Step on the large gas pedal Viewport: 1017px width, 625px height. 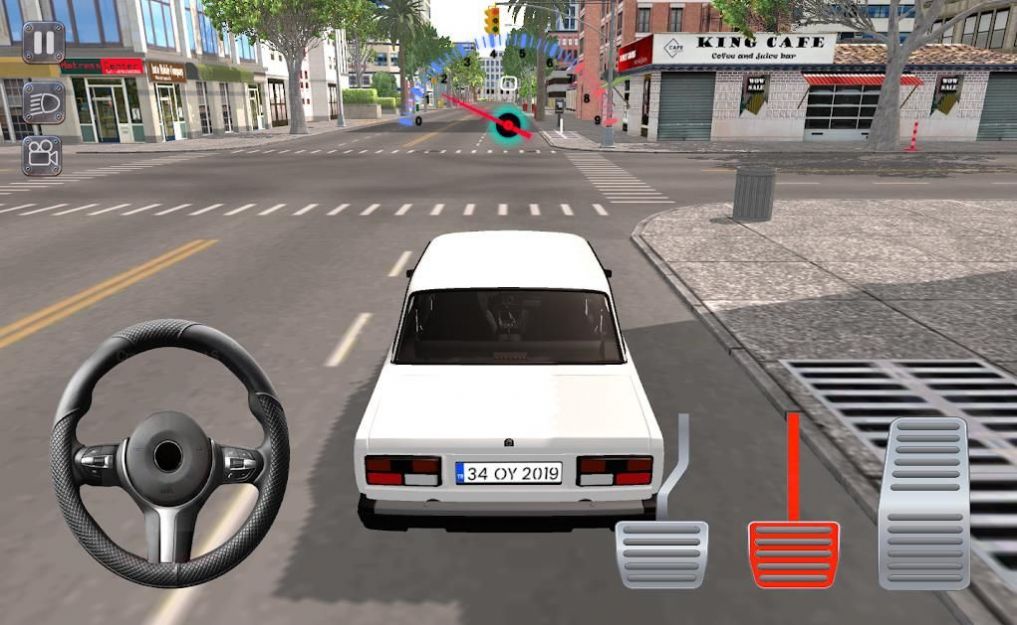pyautogui.click(x=923, y=502)
